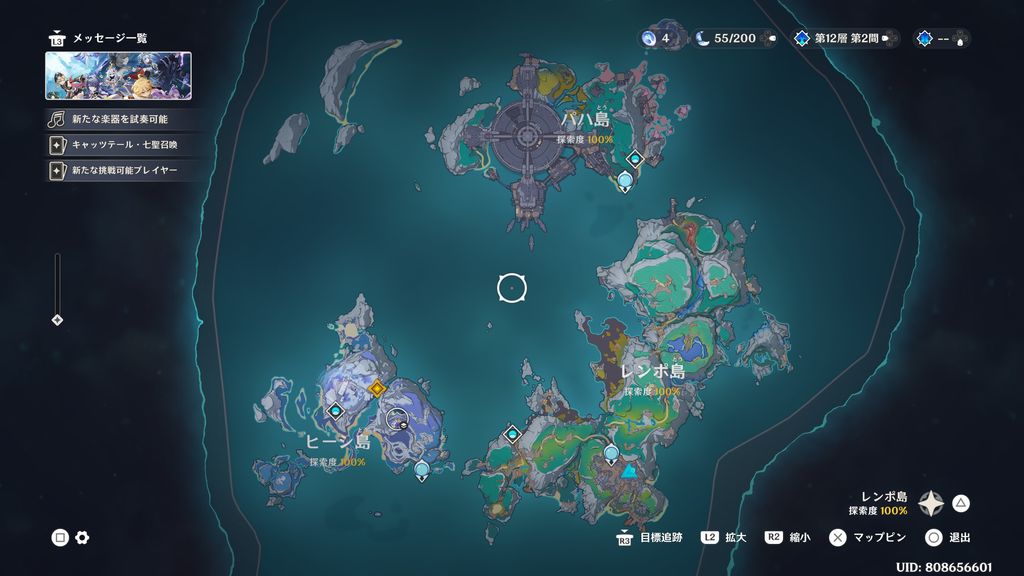This screenshot has height=576, width=1024.
Task: Open the message list banner thumbnail
Action: [x=118, y=76]
